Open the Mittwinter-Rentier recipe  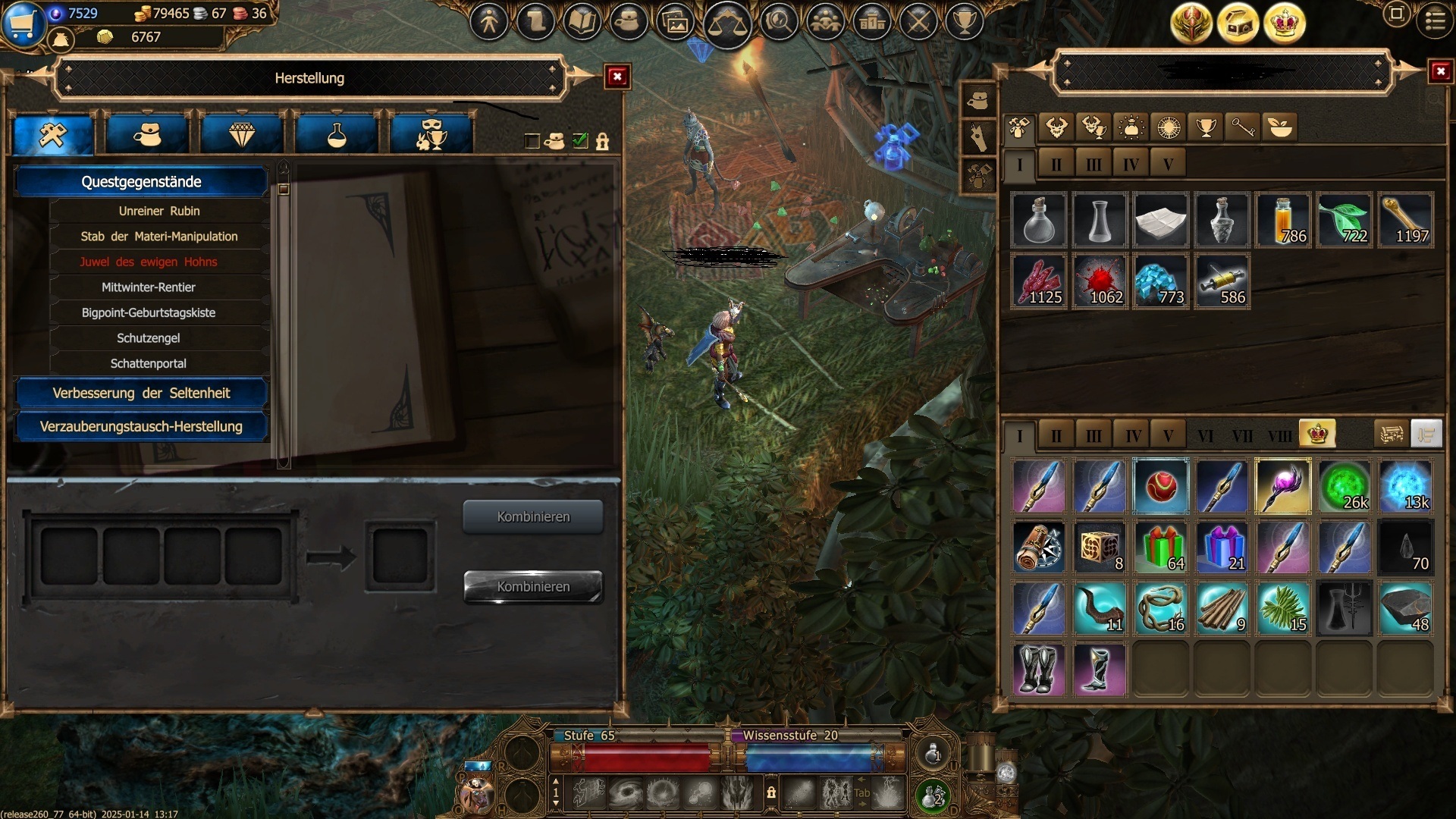click(149, 287)
